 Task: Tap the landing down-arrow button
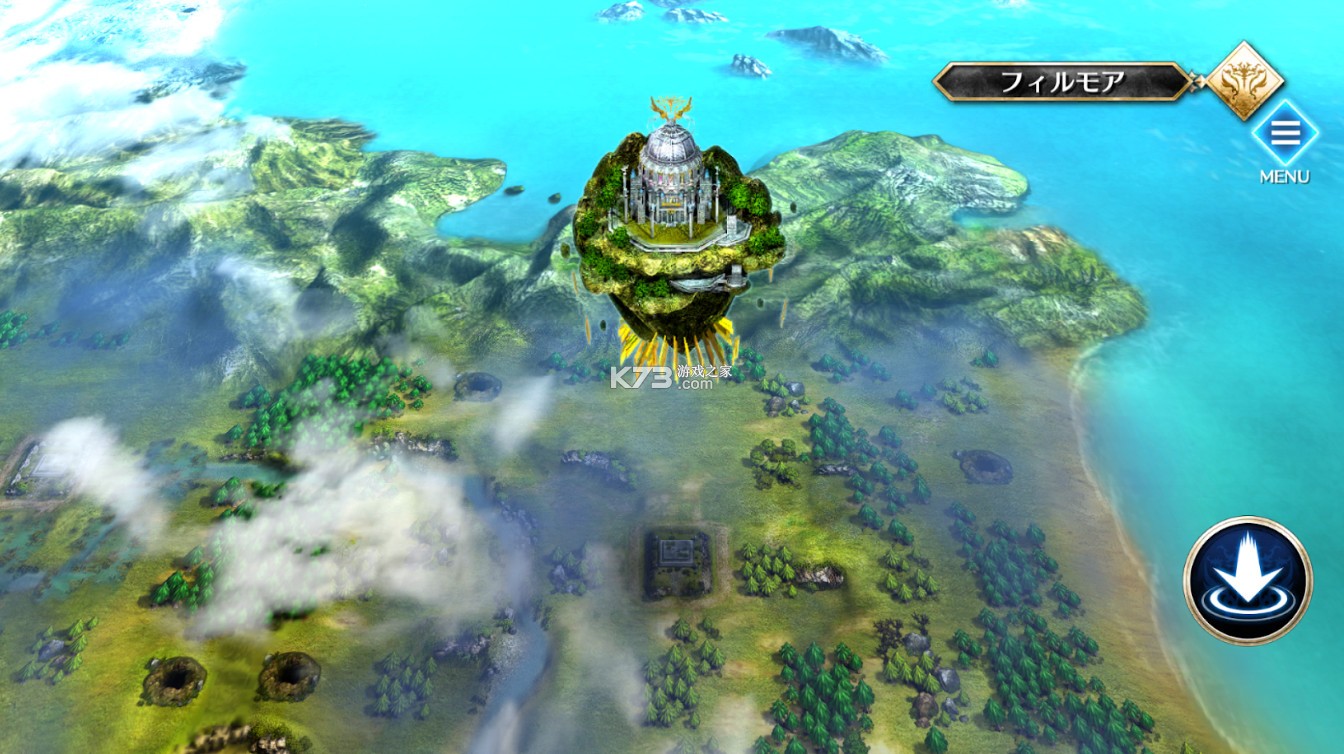[1247, 580]
